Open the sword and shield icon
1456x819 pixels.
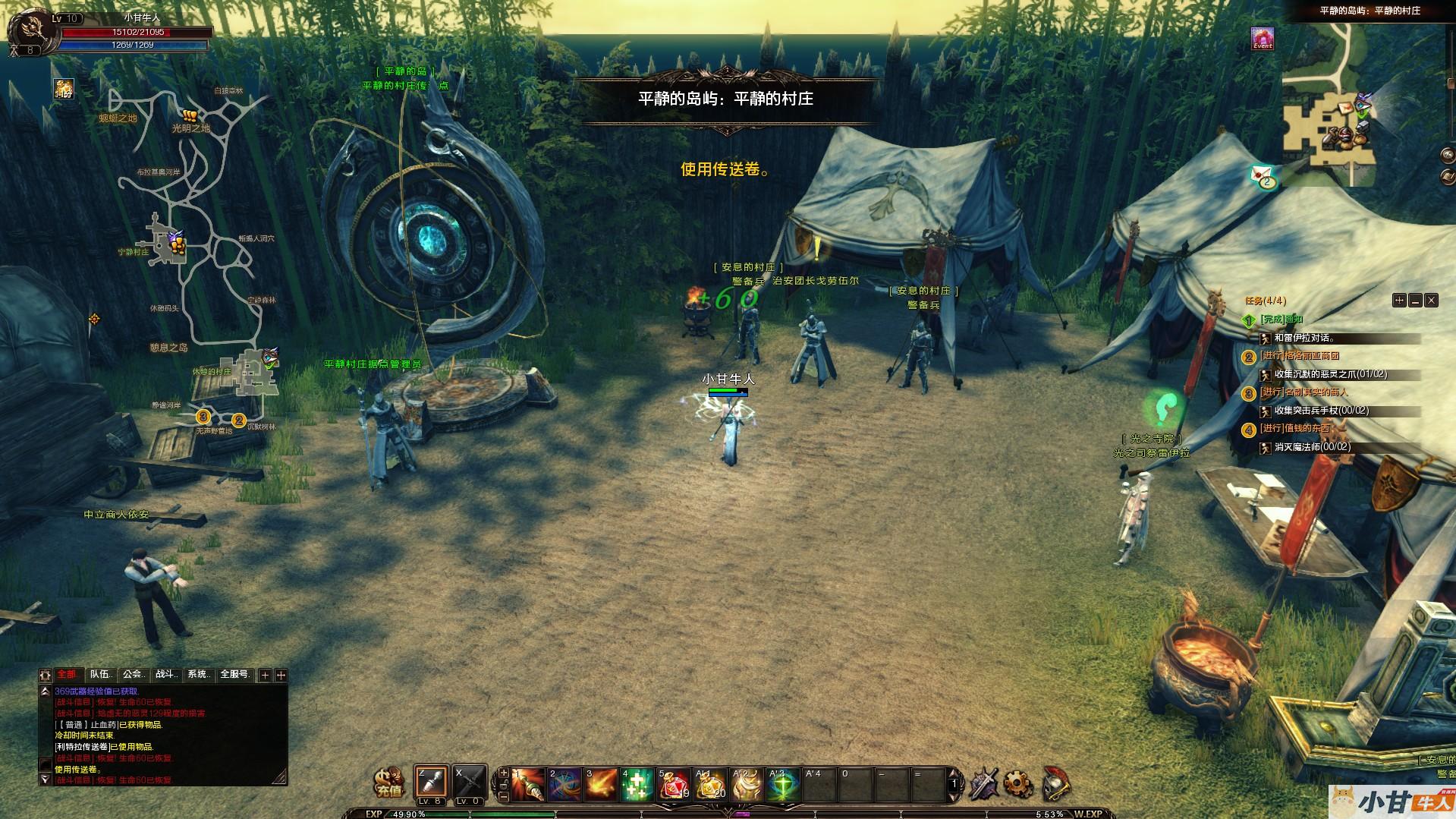[983, 783]
